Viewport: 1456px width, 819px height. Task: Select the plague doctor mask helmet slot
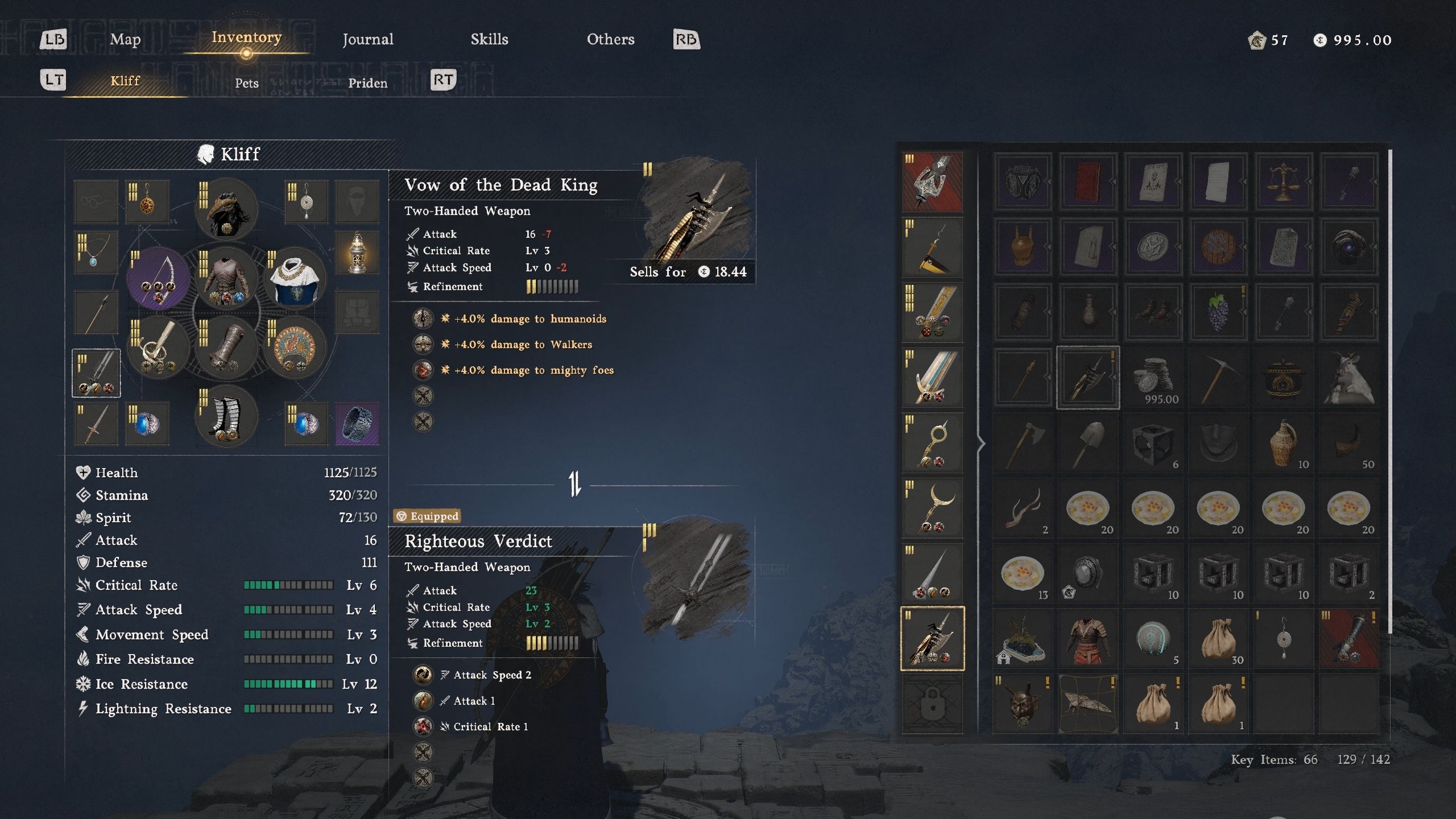tap(226, 209)
